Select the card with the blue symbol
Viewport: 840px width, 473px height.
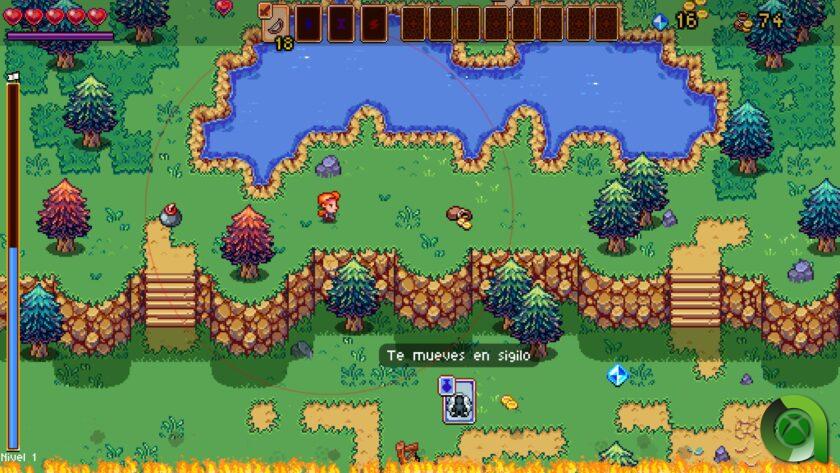click(308, 22)
